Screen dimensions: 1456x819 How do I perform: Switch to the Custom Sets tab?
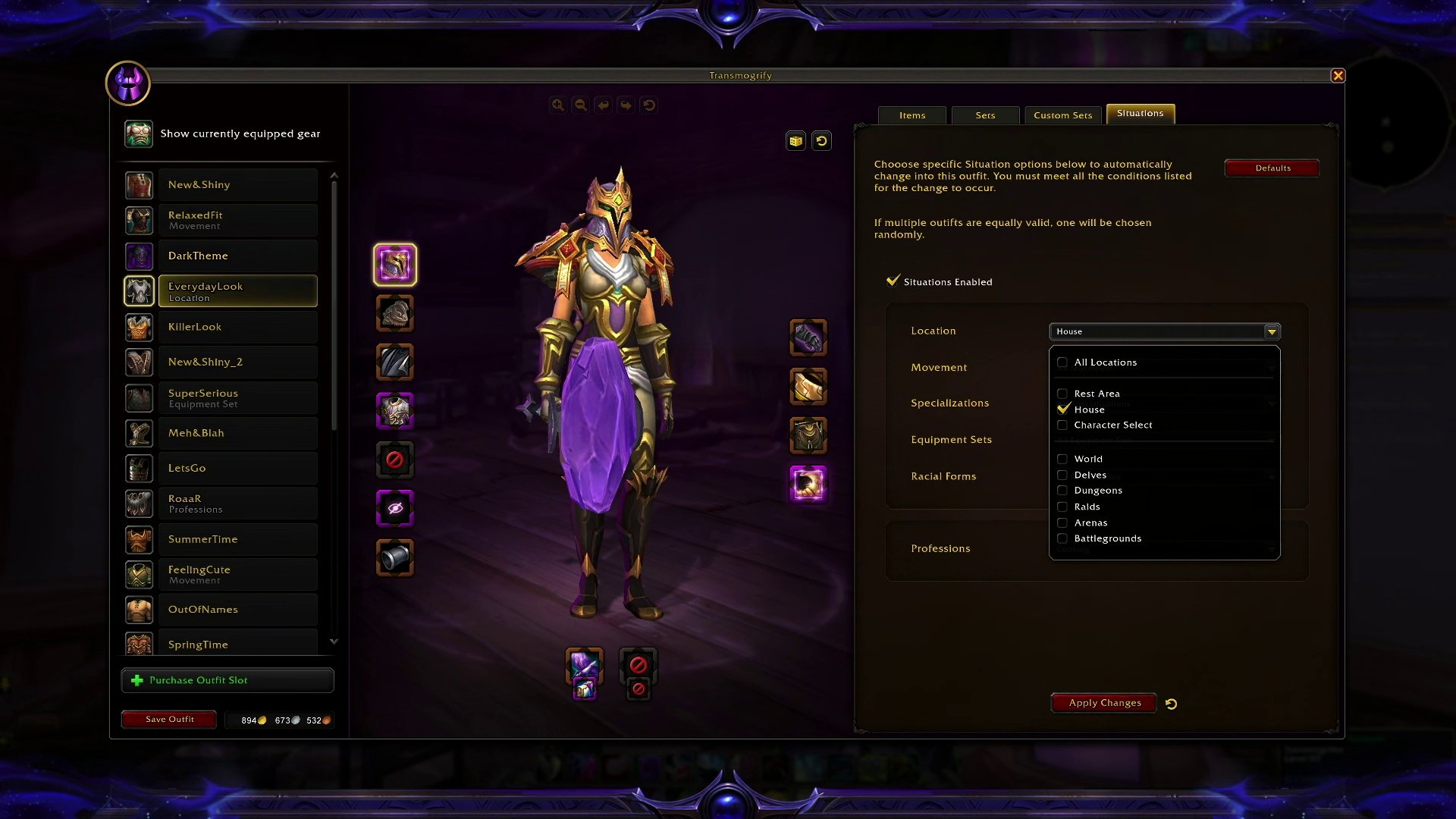[1062, 115]
